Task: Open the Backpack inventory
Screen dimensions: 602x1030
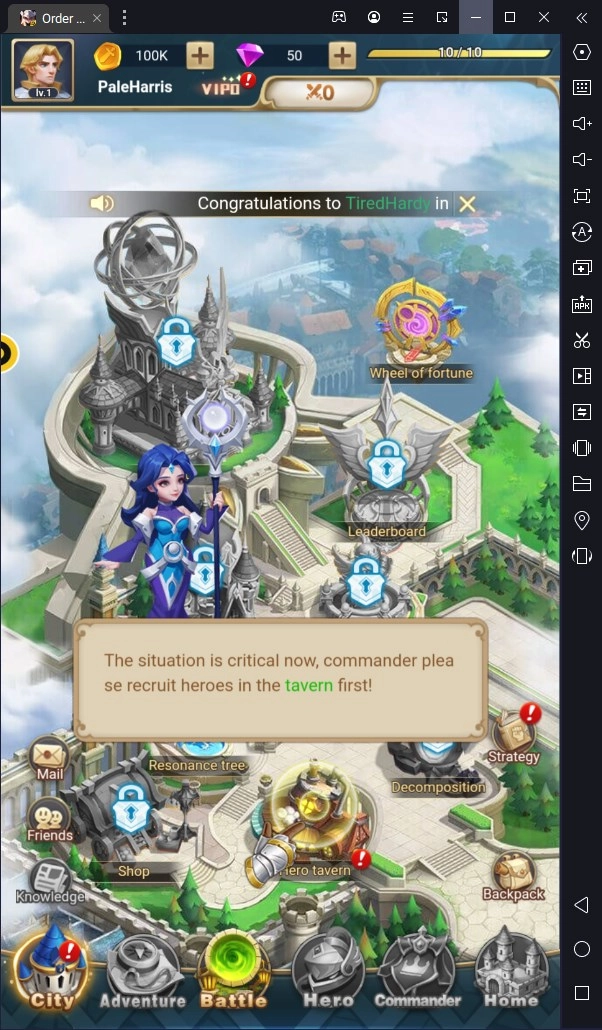Action: point(513,874)
